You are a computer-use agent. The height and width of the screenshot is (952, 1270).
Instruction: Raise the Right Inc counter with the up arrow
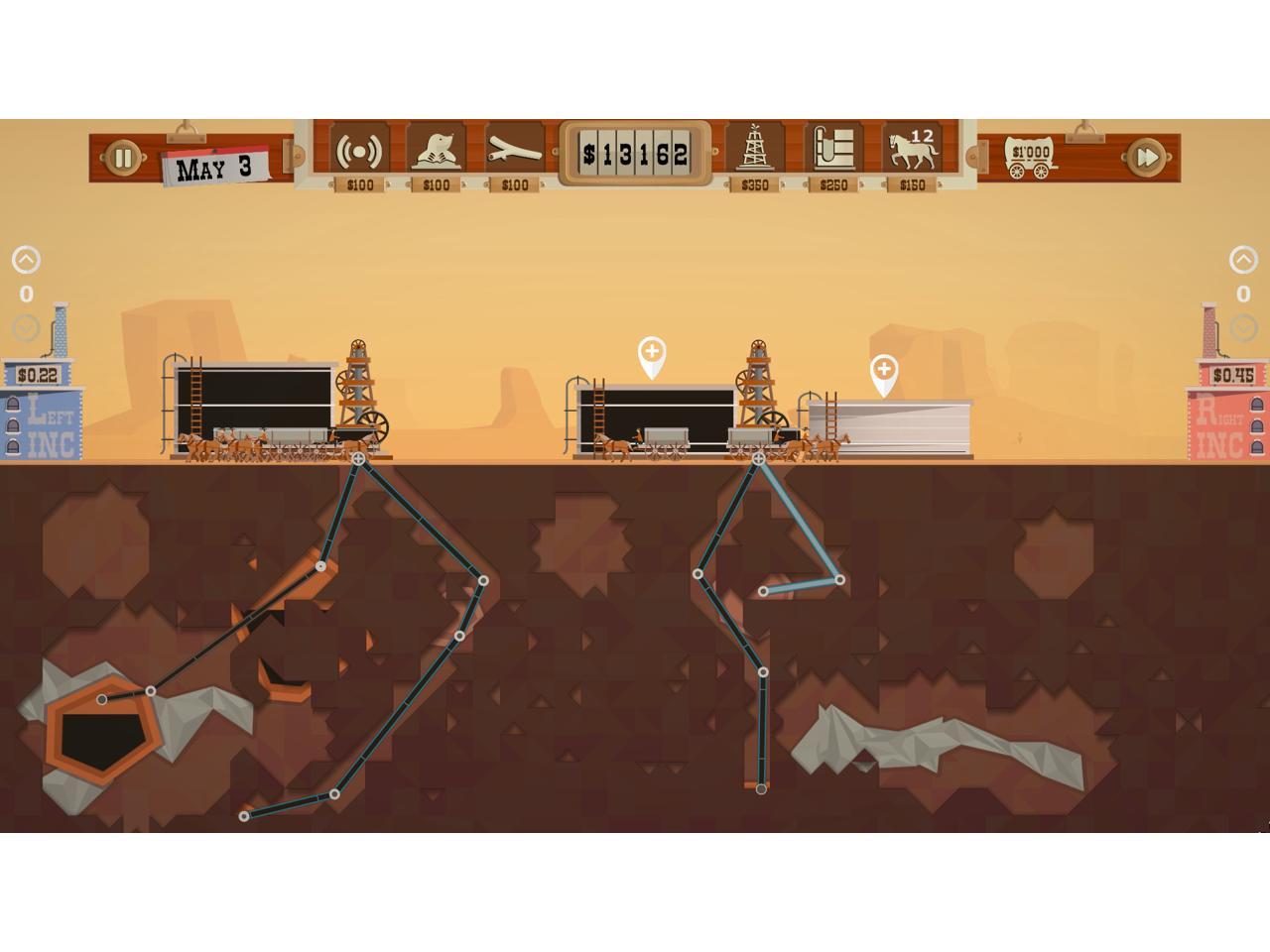coord(1243,260)
